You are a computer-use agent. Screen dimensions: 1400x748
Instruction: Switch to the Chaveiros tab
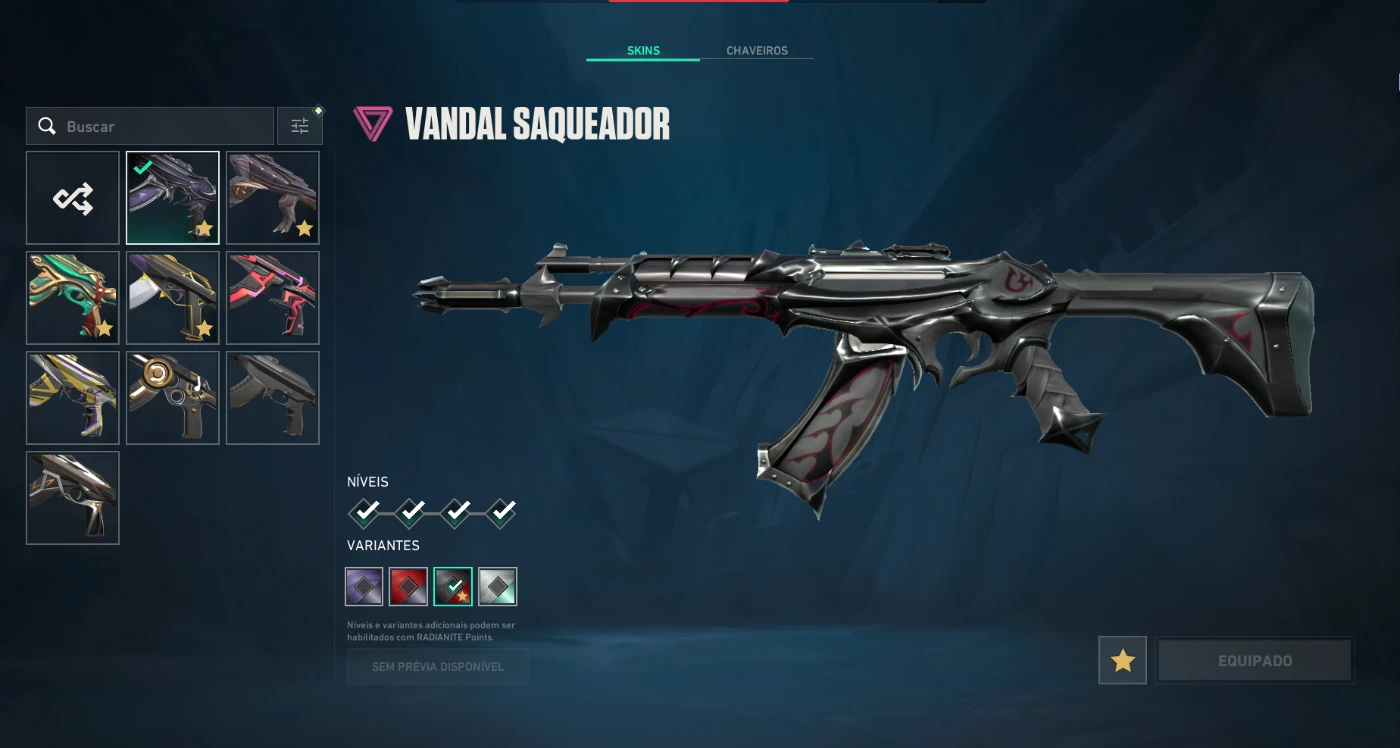click(x=756, y=50)
